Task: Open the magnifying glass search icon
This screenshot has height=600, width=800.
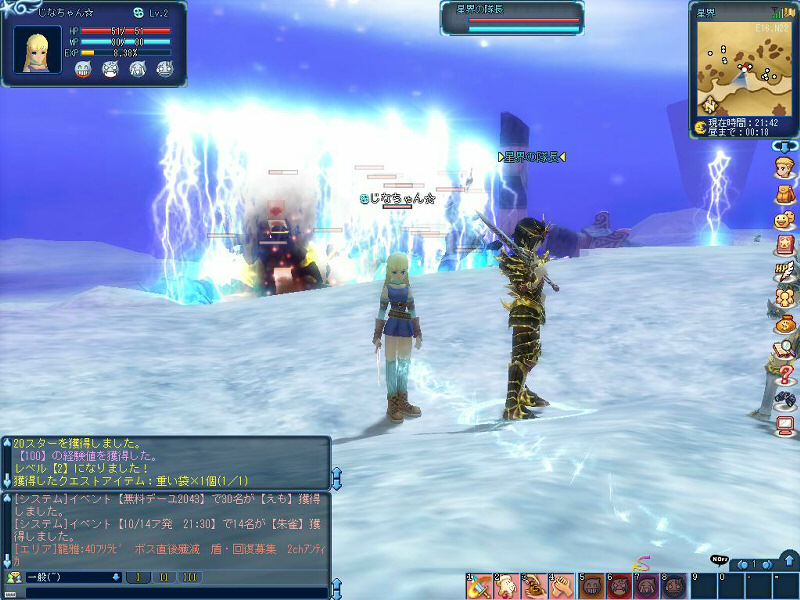Action: [x=784, y=349]
